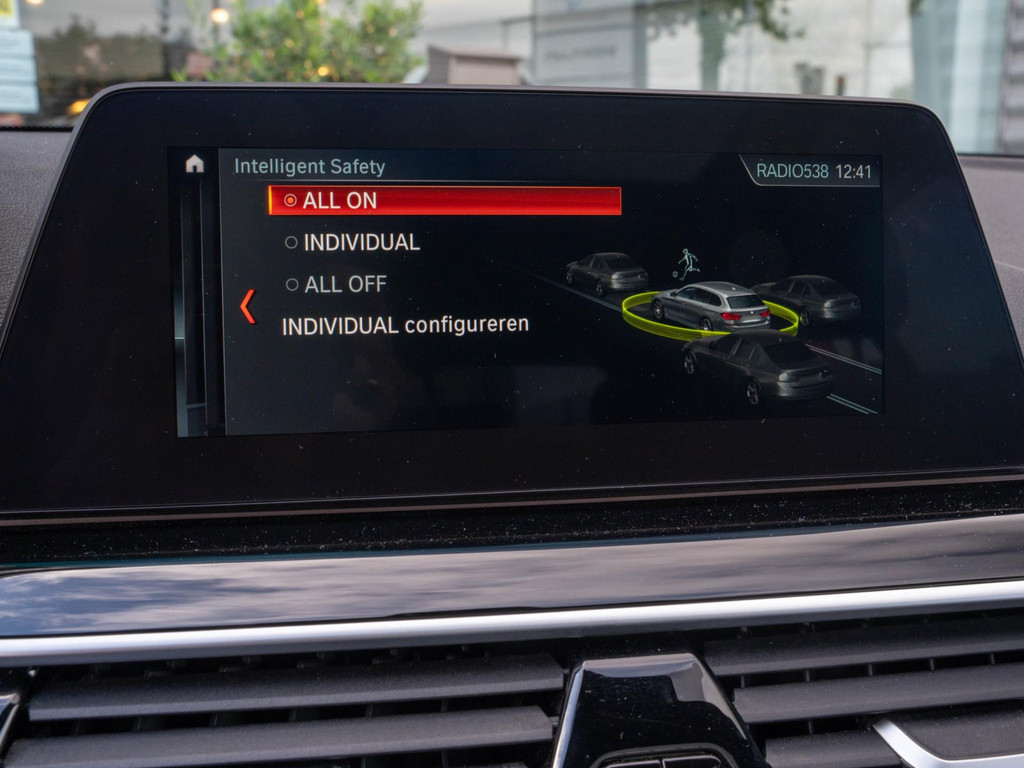Open INDIVIDUAL configureren settings

click(x=405, y=326)
